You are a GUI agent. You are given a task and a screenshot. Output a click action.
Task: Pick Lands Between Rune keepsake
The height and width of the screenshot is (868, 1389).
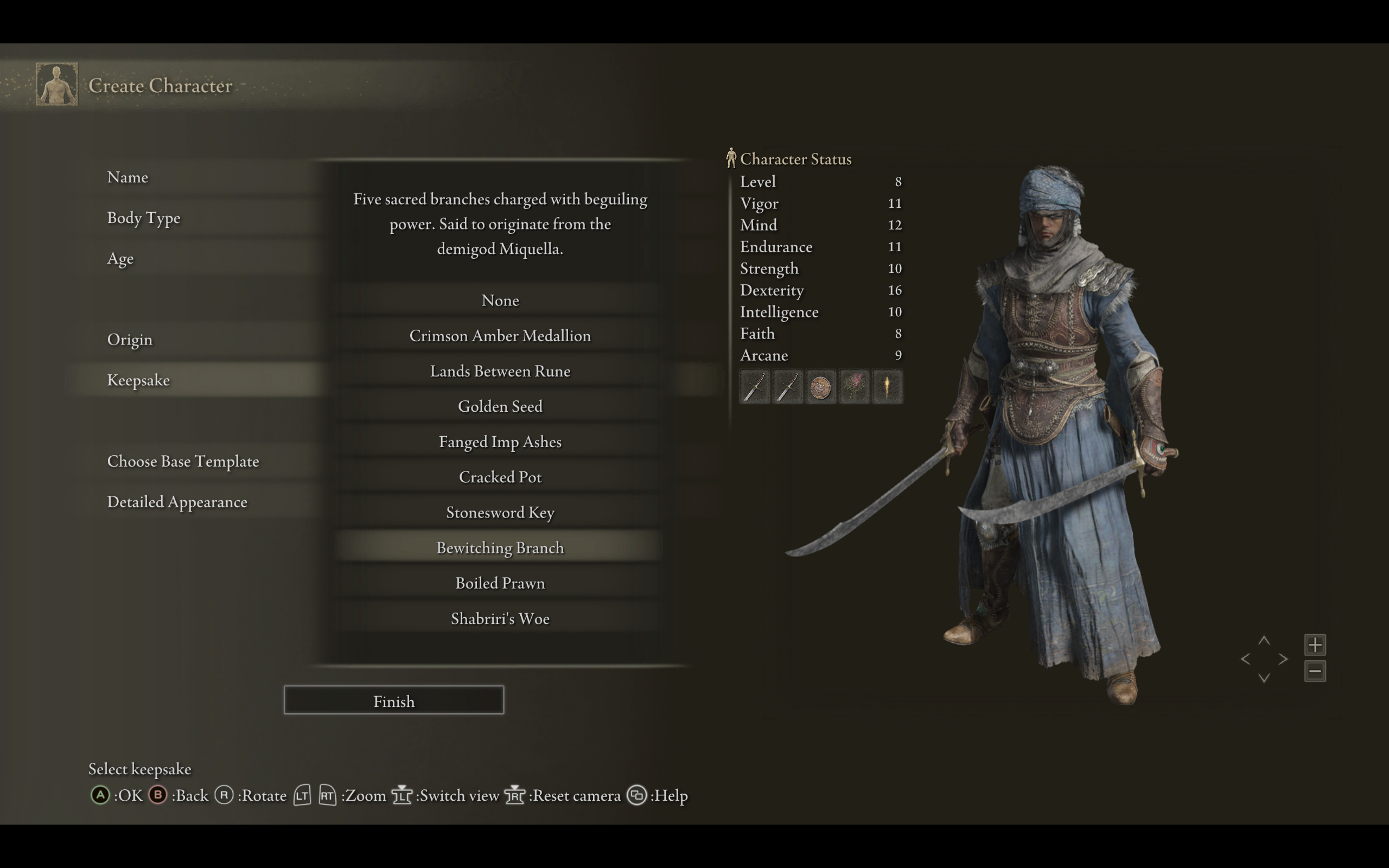[x=500, y=372]
